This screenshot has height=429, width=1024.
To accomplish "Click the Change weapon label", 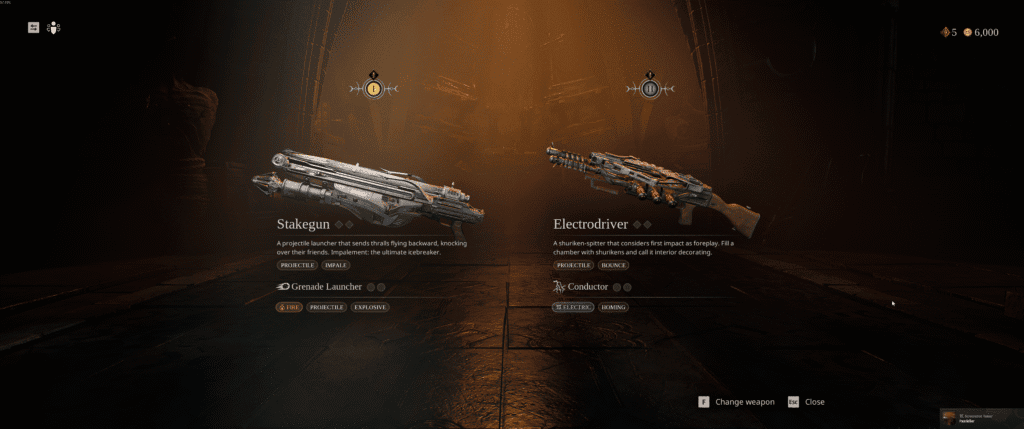I will click(x=744, y=402).
